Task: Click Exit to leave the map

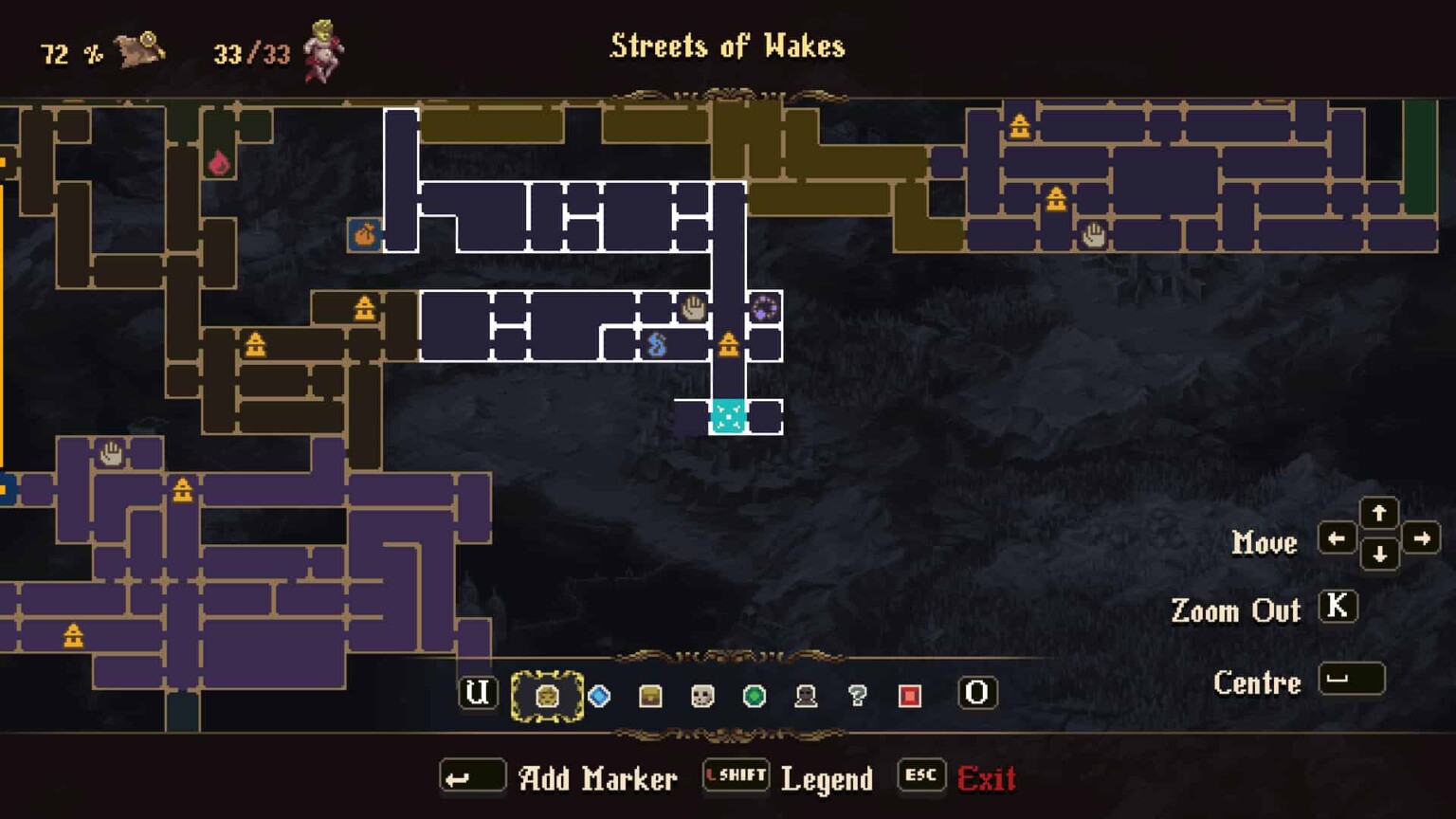Action: (988, 777)
